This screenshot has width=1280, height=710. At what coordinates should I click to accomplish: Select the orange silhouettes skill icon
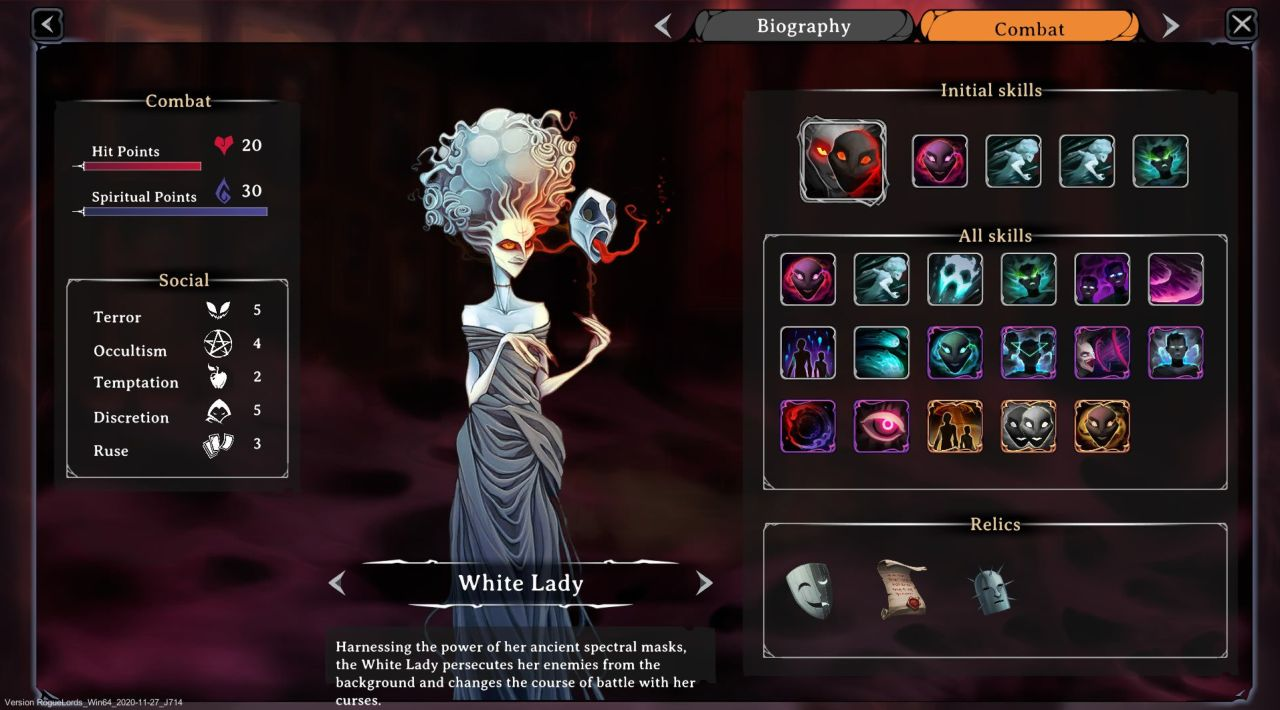click(x=955, y=426)
